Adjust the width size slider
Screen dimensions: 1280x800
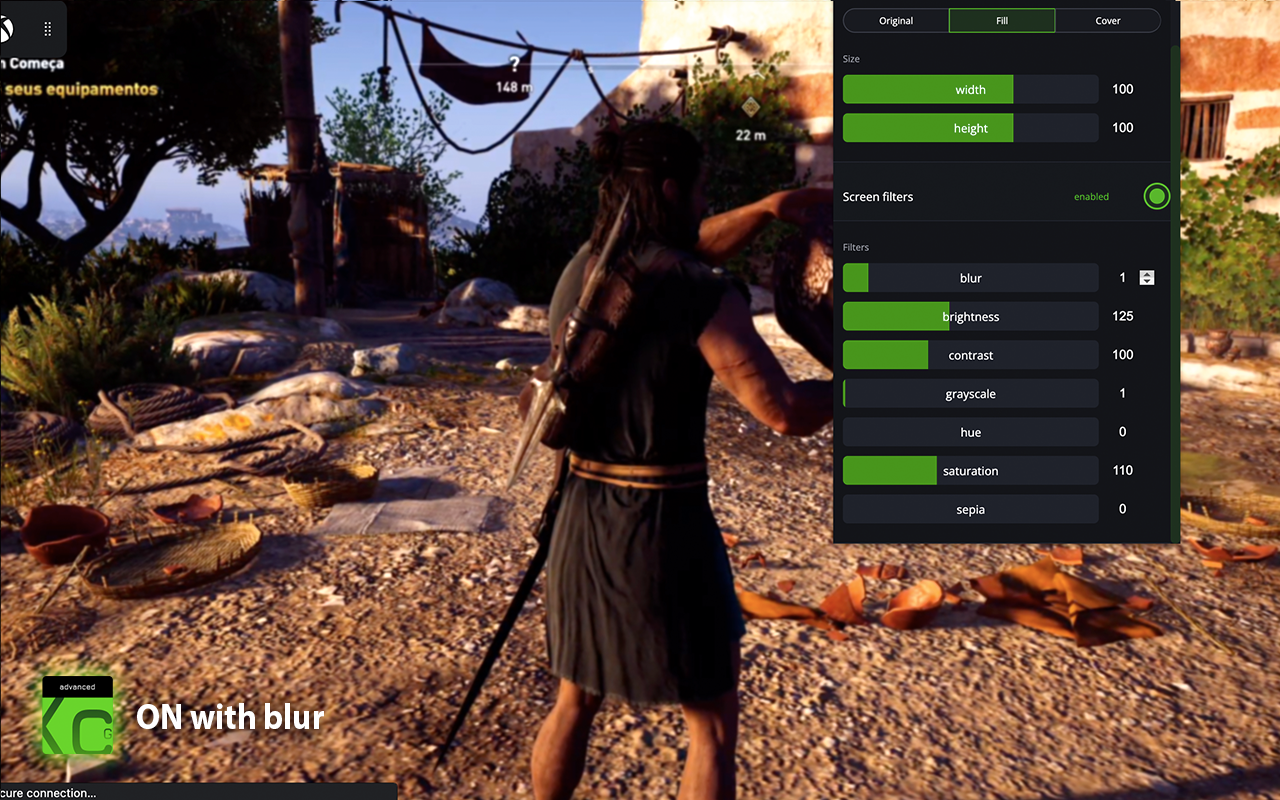tap(970, 90)
